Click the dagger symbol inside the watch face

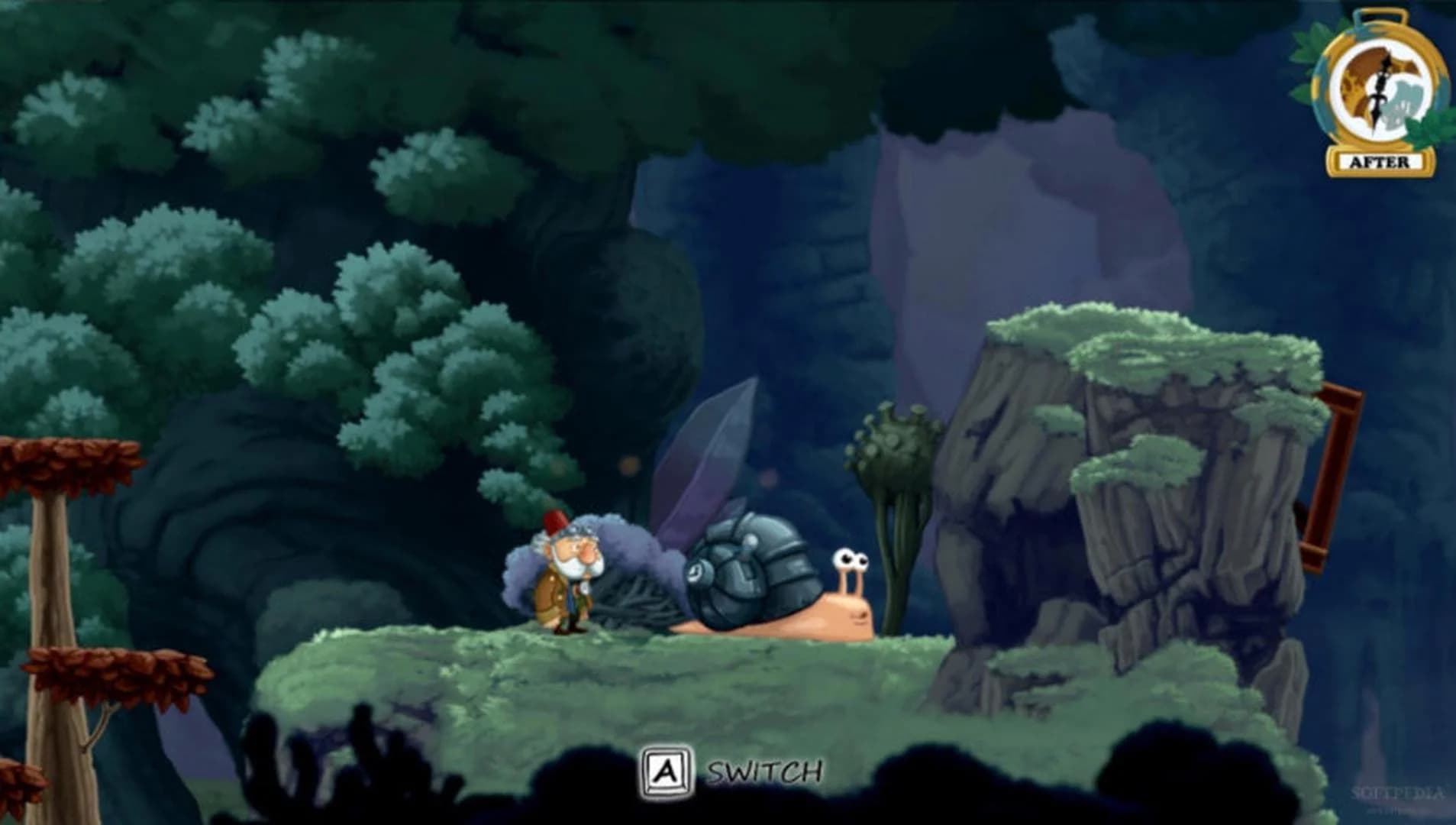click(1381, 88)
